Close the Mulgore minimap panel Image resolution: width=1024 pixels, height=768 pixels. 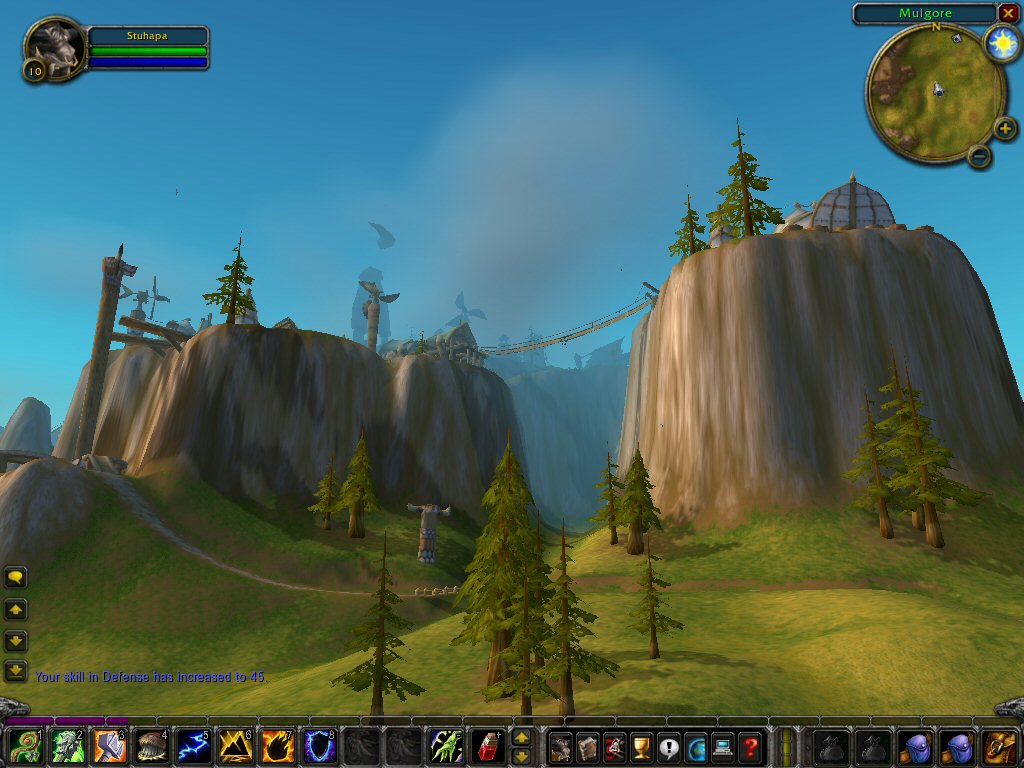click(x=1007, y=13)
